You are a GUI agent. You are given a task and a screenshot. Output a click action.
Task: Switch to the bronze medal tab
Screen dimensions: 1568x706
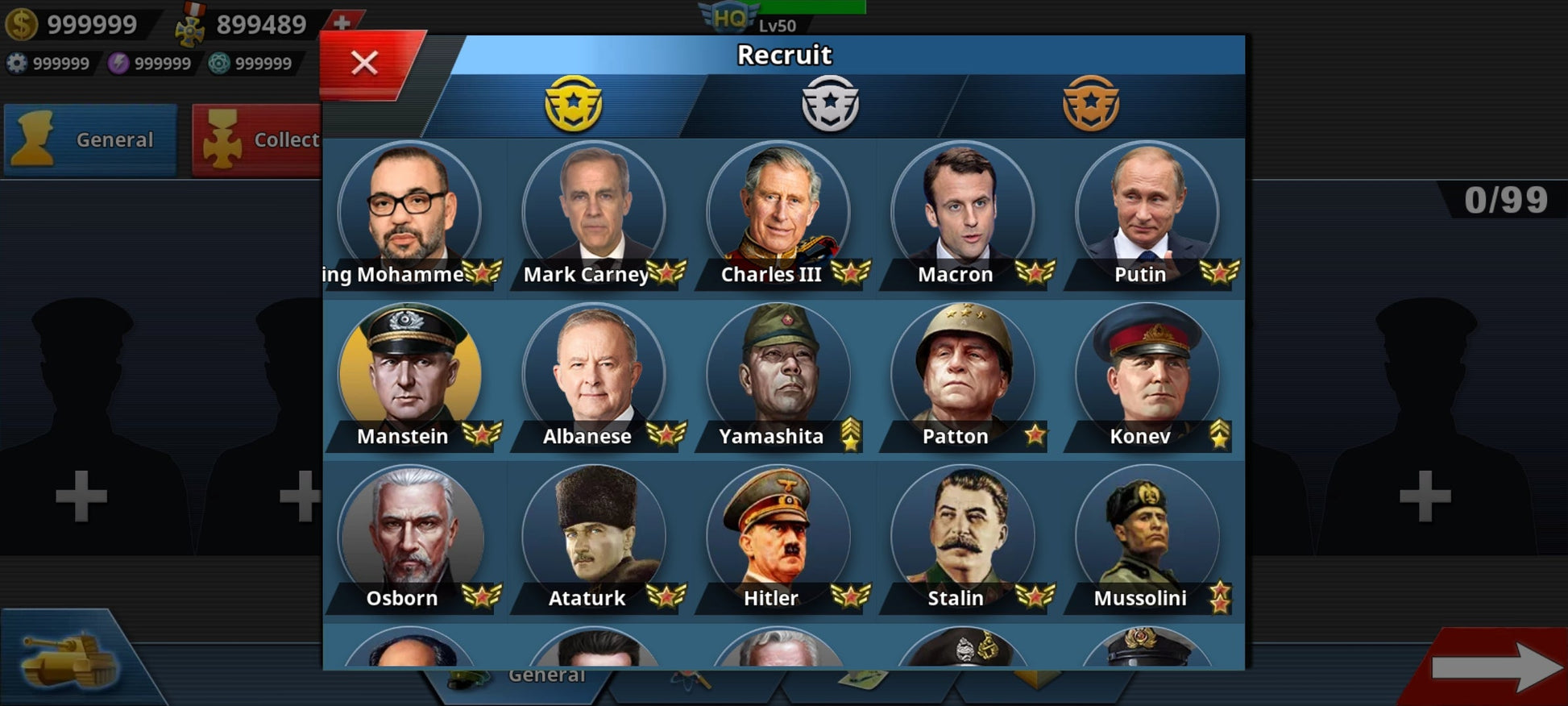click(x=1090, y=104)
